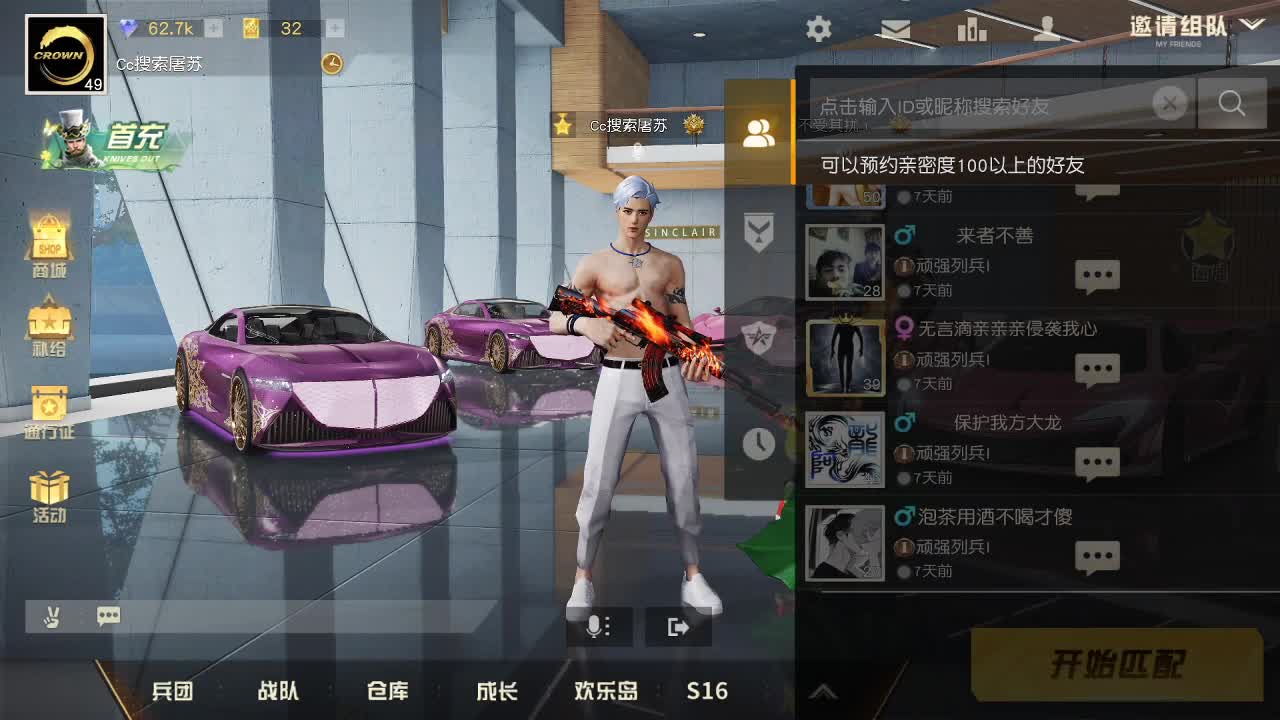Open the settings gear at the top
This screenshot has height=720, width=1280.
tap(818, 29)
